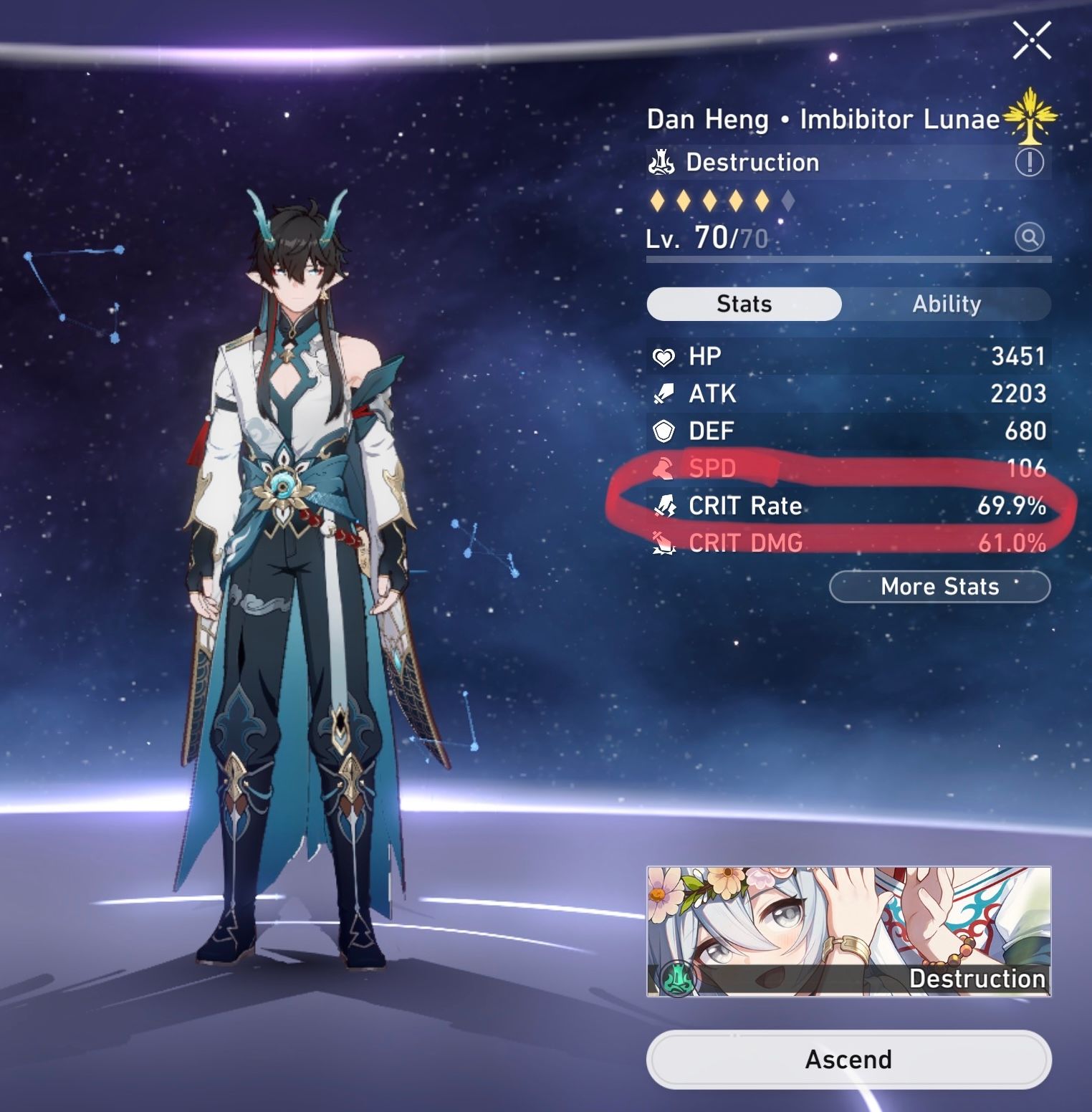The image size is (1092, 1112).
Task: Open the light cone details banner
Action: coord(850,931)
